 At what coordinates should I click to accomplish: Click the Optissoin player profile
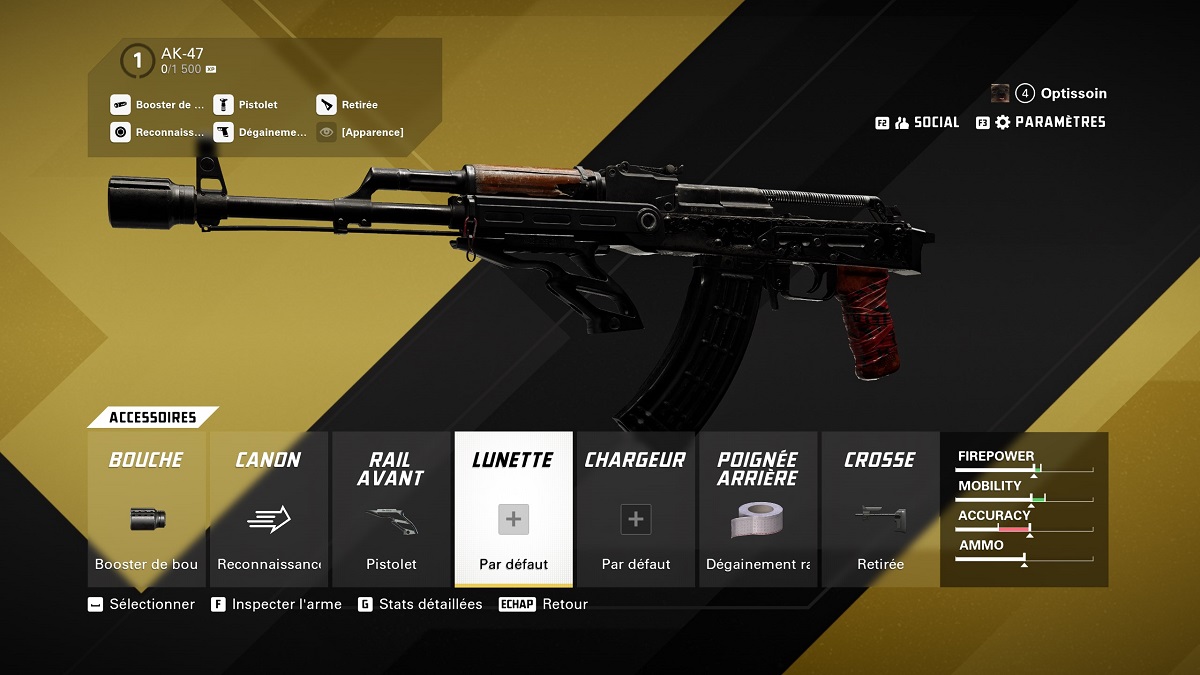click(1060, 93)
